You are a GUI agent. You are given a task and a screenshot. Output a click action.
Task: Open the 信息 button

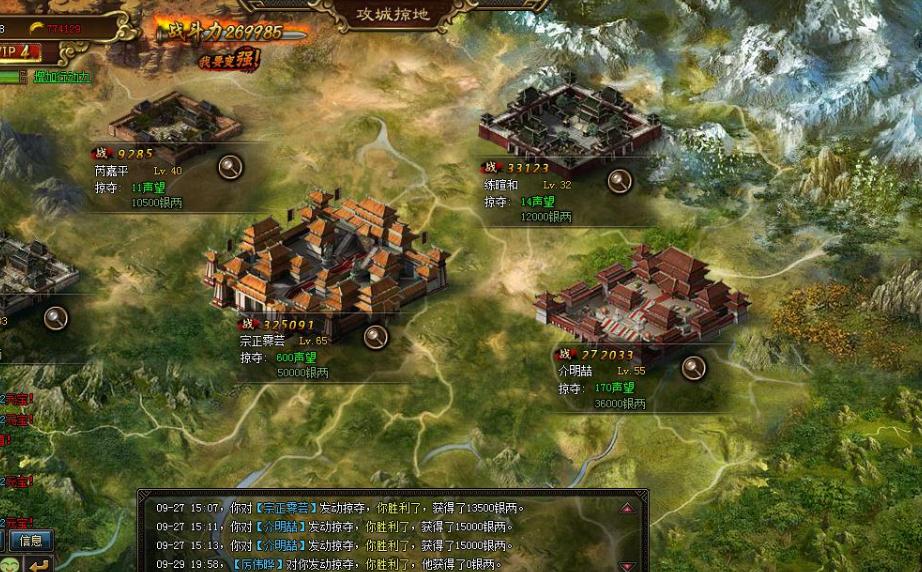(31, 541)
